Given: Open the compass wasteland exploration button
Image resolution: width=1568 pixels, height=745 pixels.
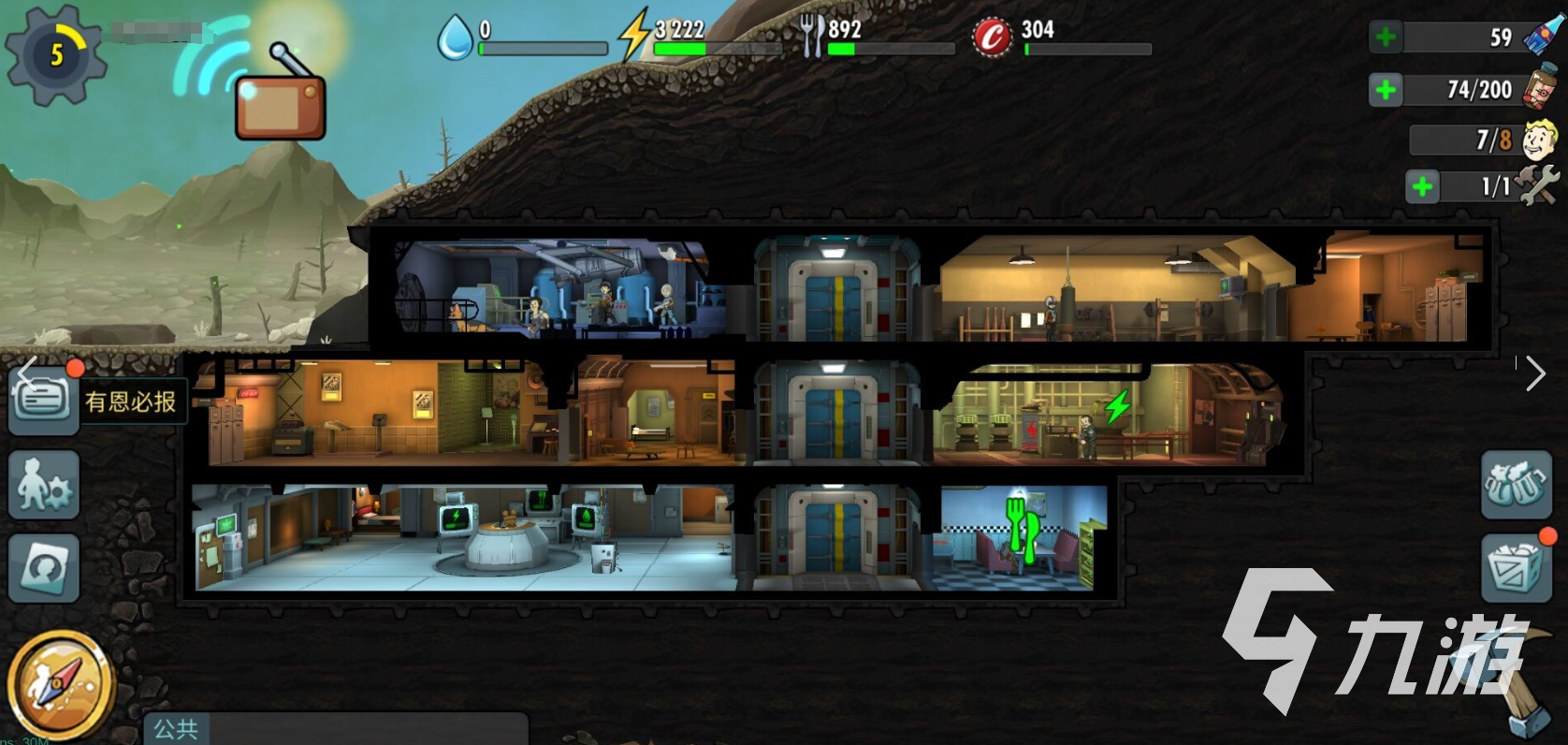Looking at the screenshot, I should pos(58,684).
